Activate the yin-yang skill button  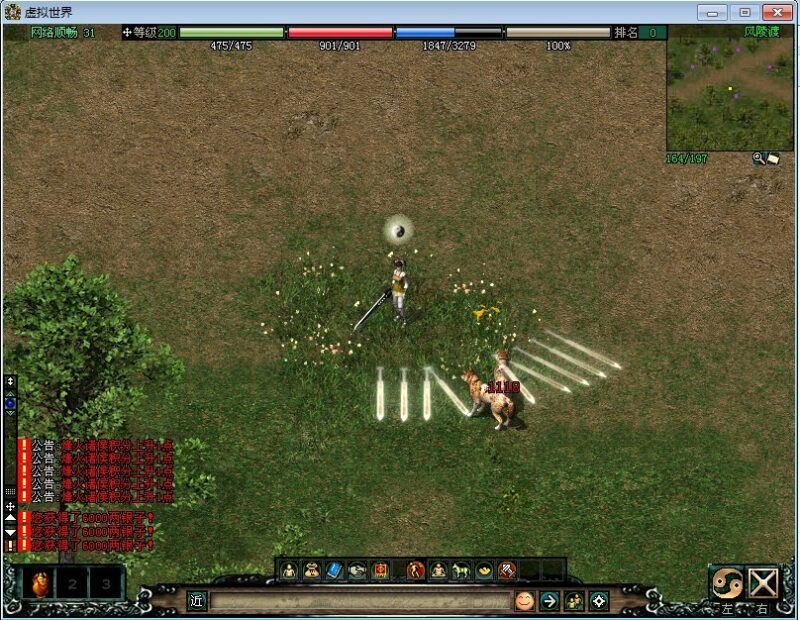727,583
